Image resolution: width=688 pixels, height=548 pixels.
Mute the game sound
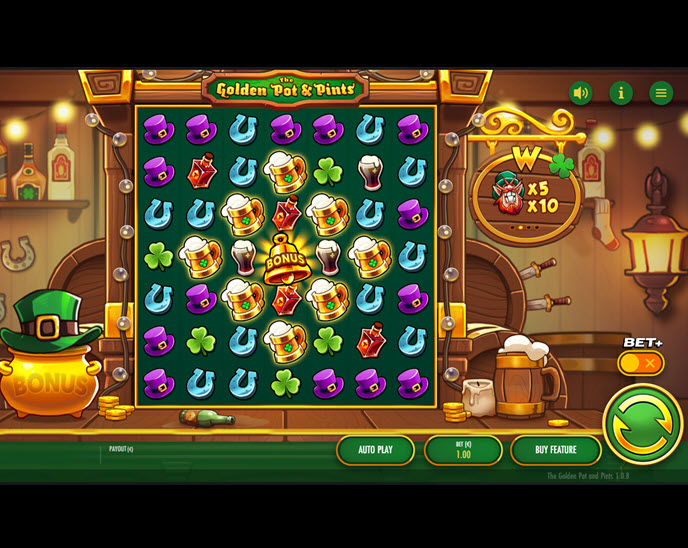[581, 93]
